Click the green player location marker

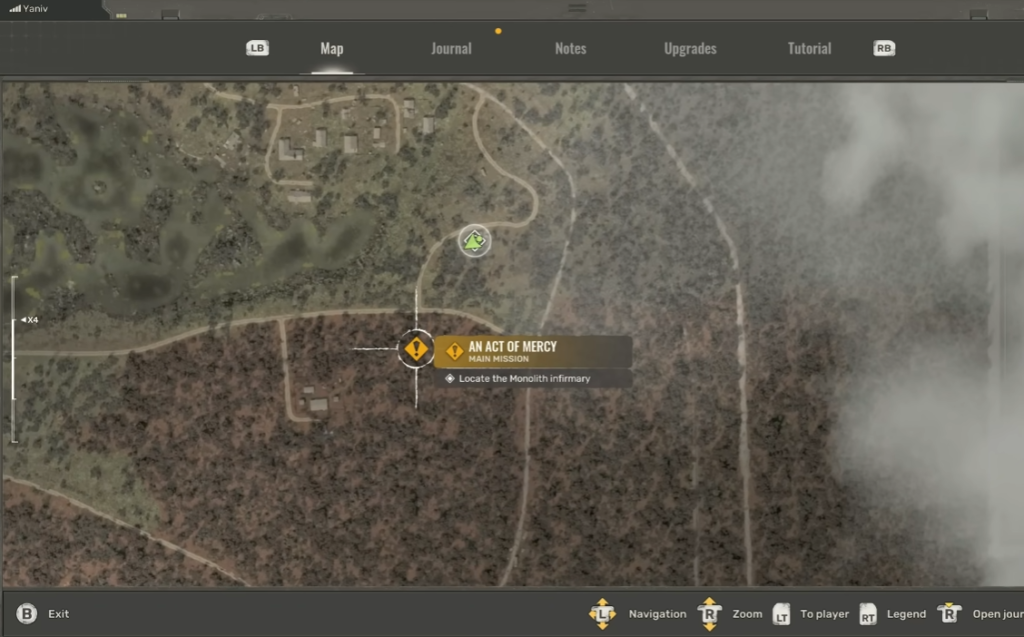[x=474, y=240]
